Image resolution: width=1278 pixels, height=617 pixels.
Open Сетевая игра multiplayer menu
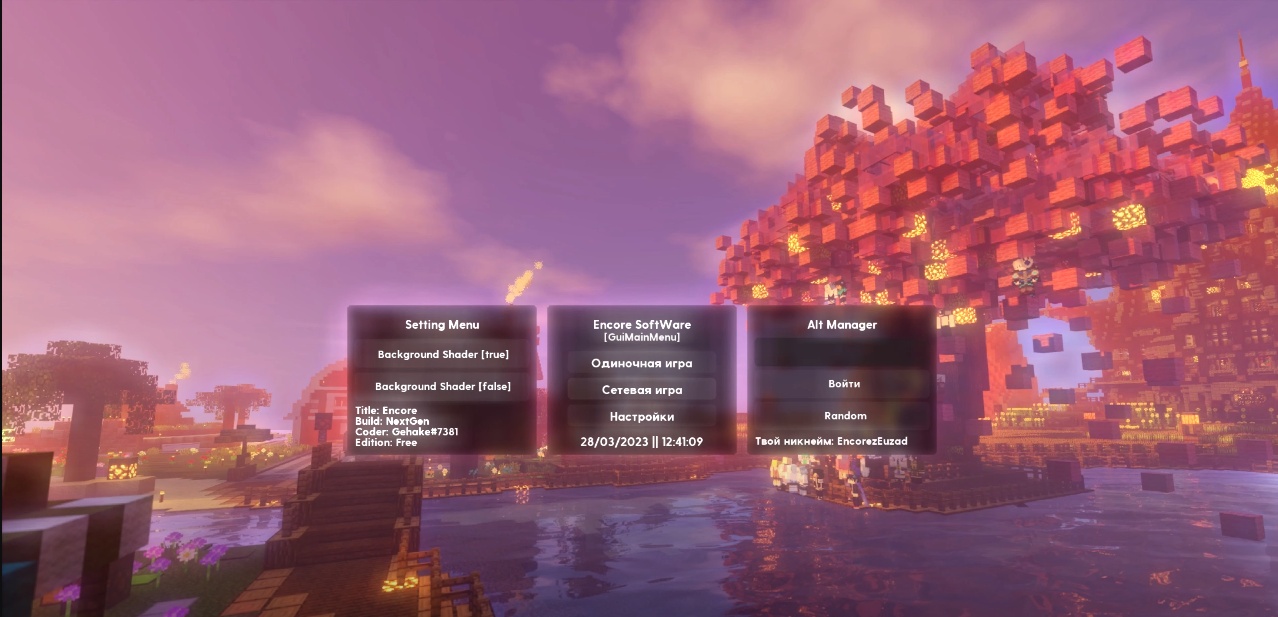(641, 390)
